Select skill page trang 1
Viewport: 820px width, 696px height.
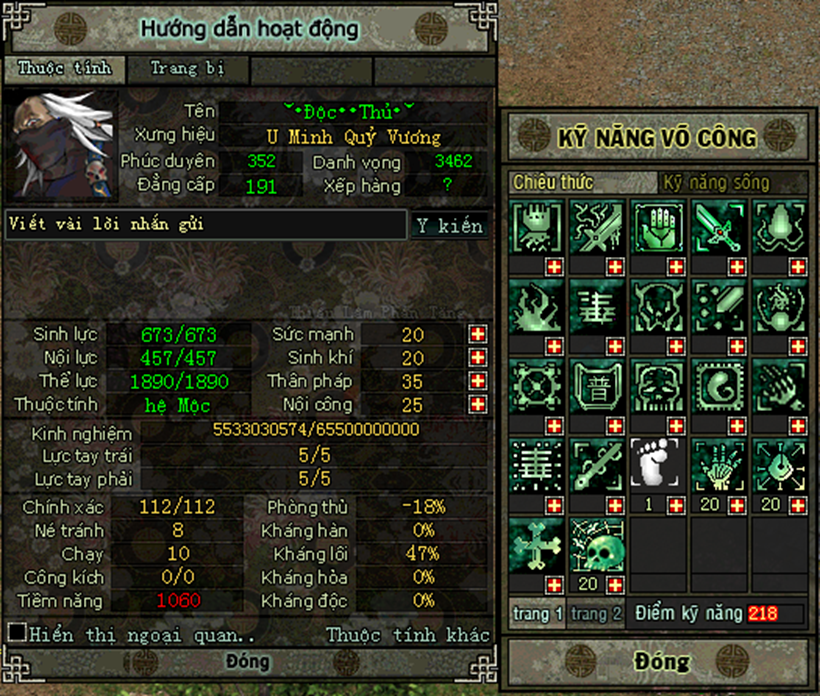(x=538, y=614)
